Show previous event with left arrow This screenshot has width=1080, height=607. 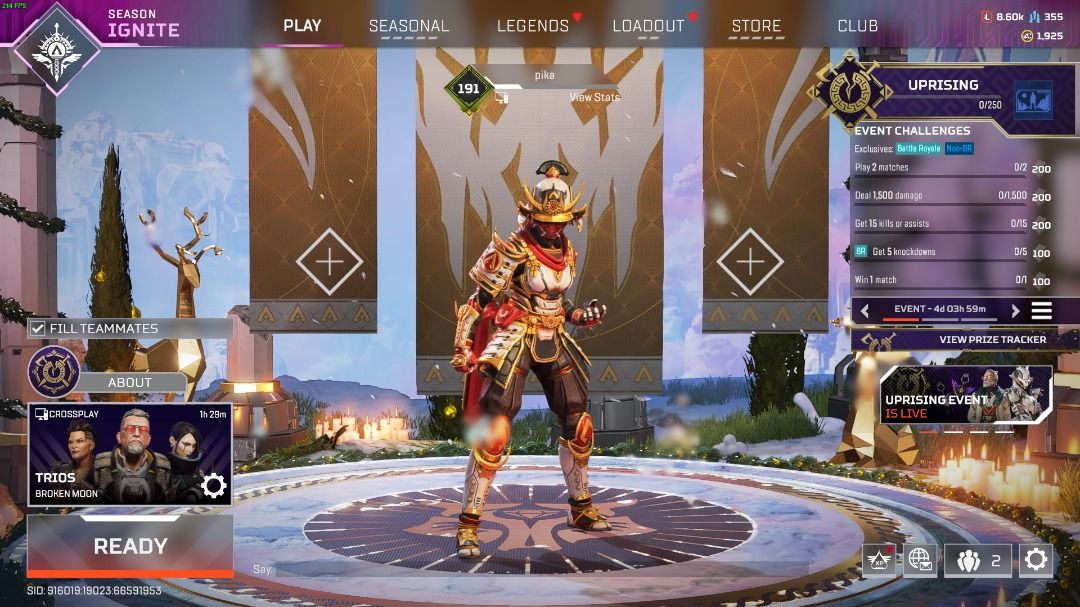click(866, 310)
